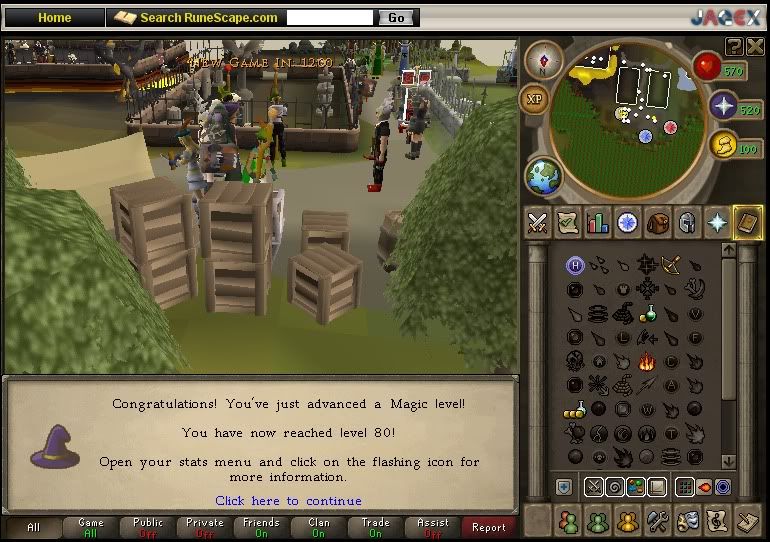Select the All chat filter
This screenshot has width=770, height=542.
(33, 527)
